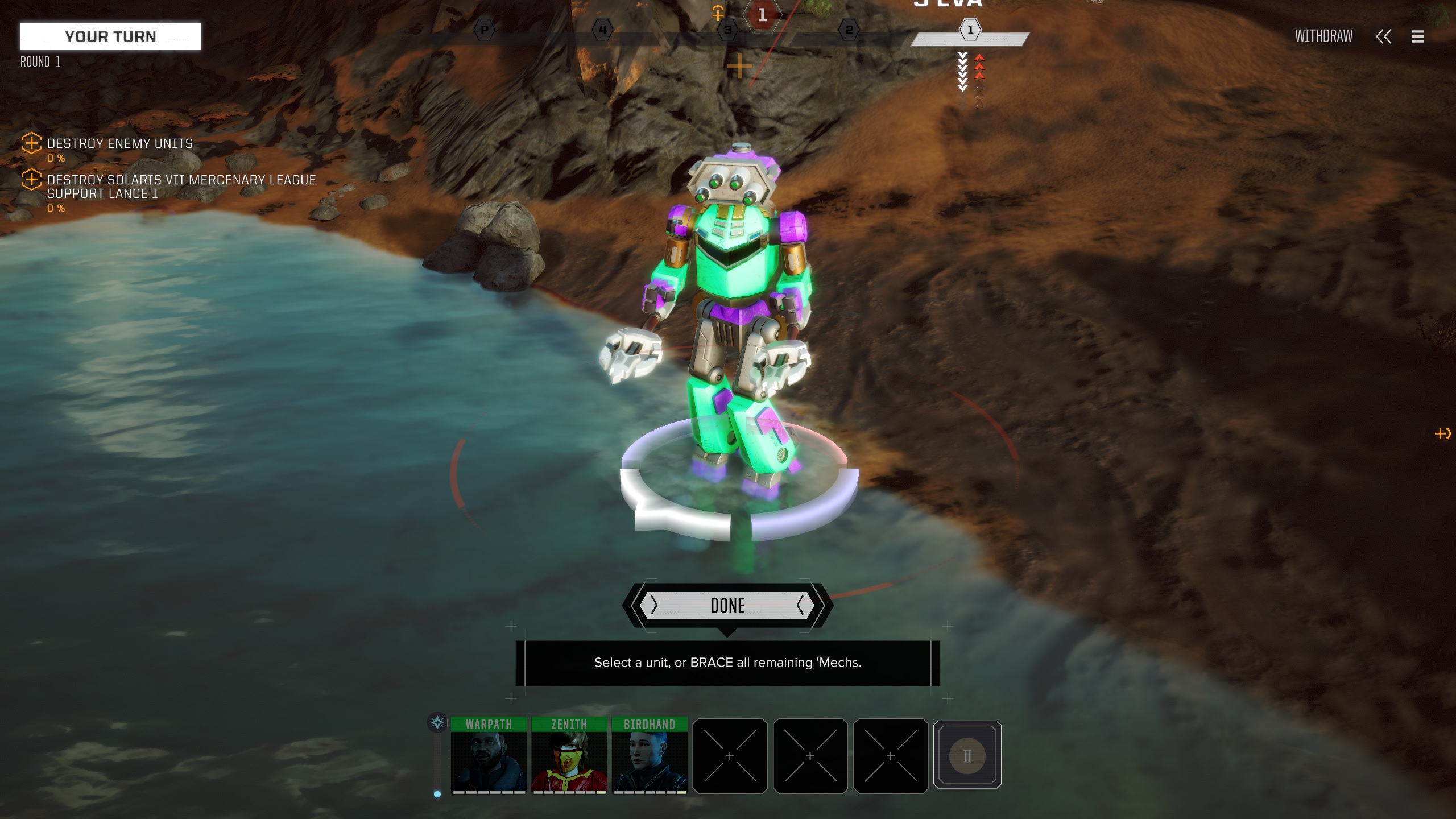Toggle the Destroy Enemy Units objective
The width and height of the screenshot is (1456, 819).
[x=32, y=143]
